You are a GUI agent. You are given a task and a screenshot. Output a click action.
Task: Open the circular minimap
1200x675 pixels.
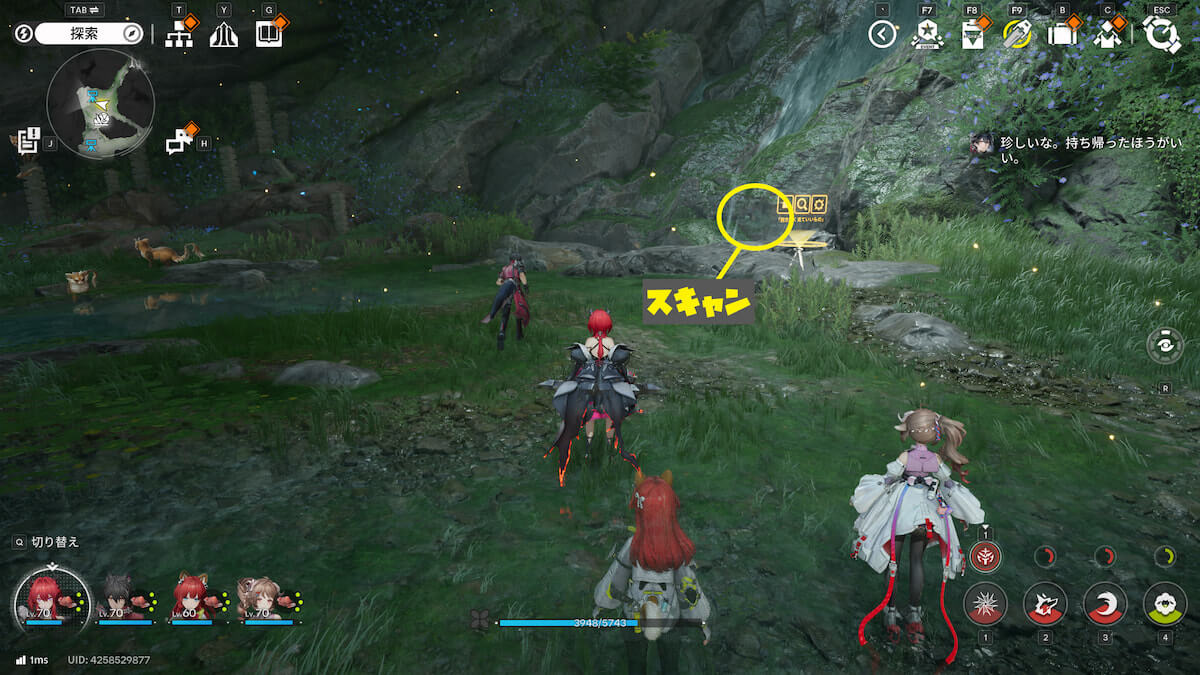pyautogui.click(x=100, y=104)
